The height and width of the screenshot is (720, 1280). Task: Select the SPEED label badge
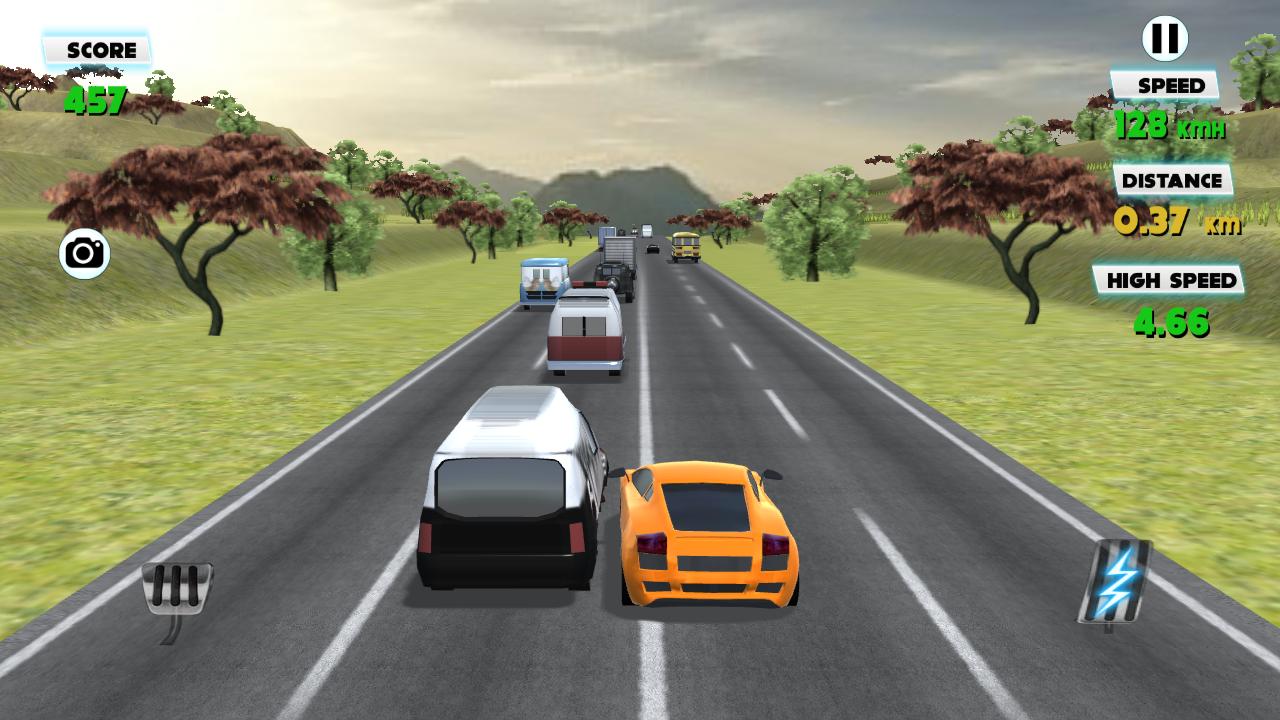click(x=1167, y=86)
